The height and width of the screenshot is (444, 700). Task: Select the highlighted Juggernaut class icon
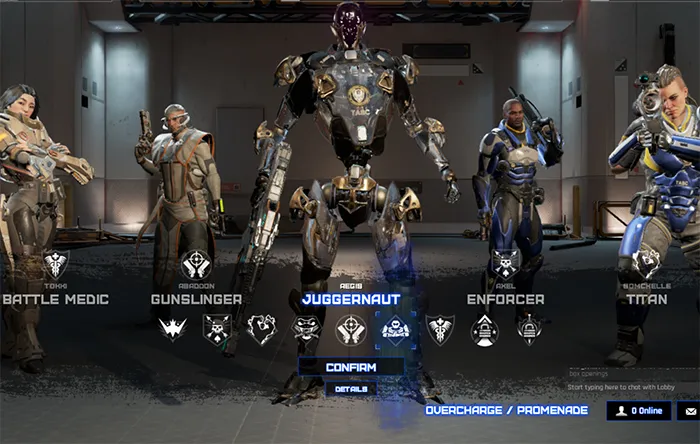(x=394, y=328)
